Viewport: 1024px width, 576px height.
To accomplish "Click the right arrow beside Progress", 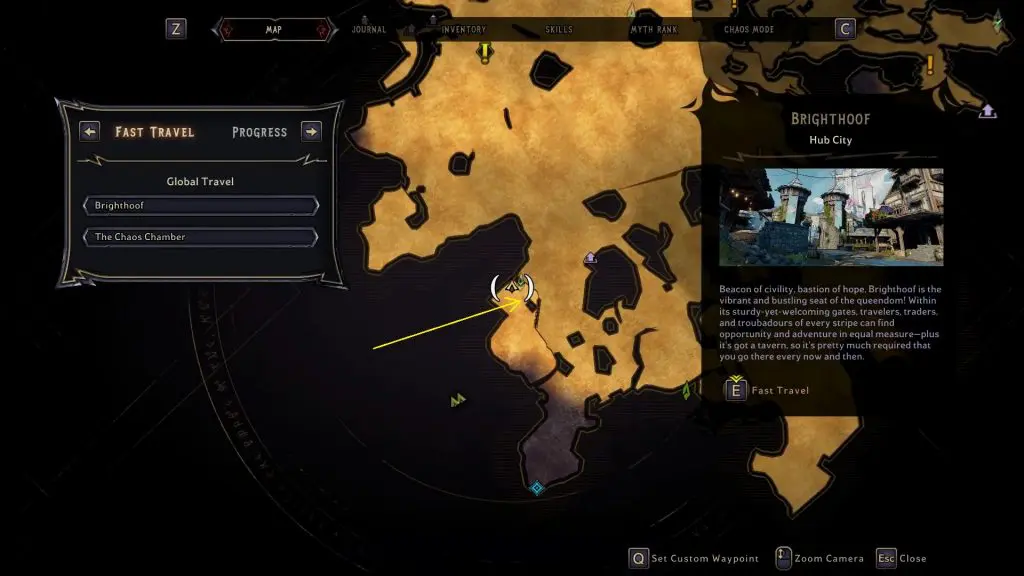I will 311,131.
